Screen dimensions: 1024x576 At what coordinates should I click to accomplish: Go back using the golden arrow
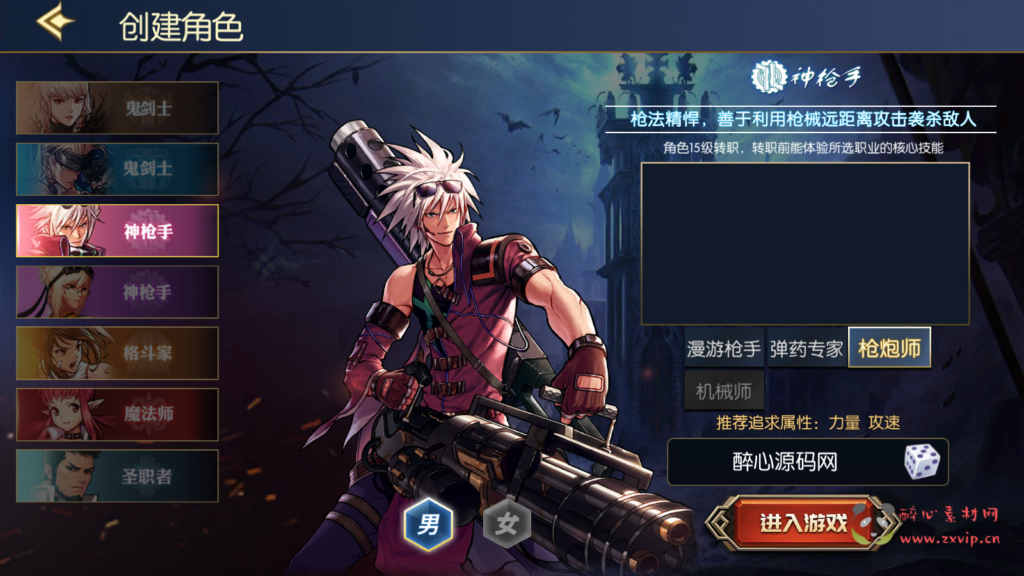(55, 23)
